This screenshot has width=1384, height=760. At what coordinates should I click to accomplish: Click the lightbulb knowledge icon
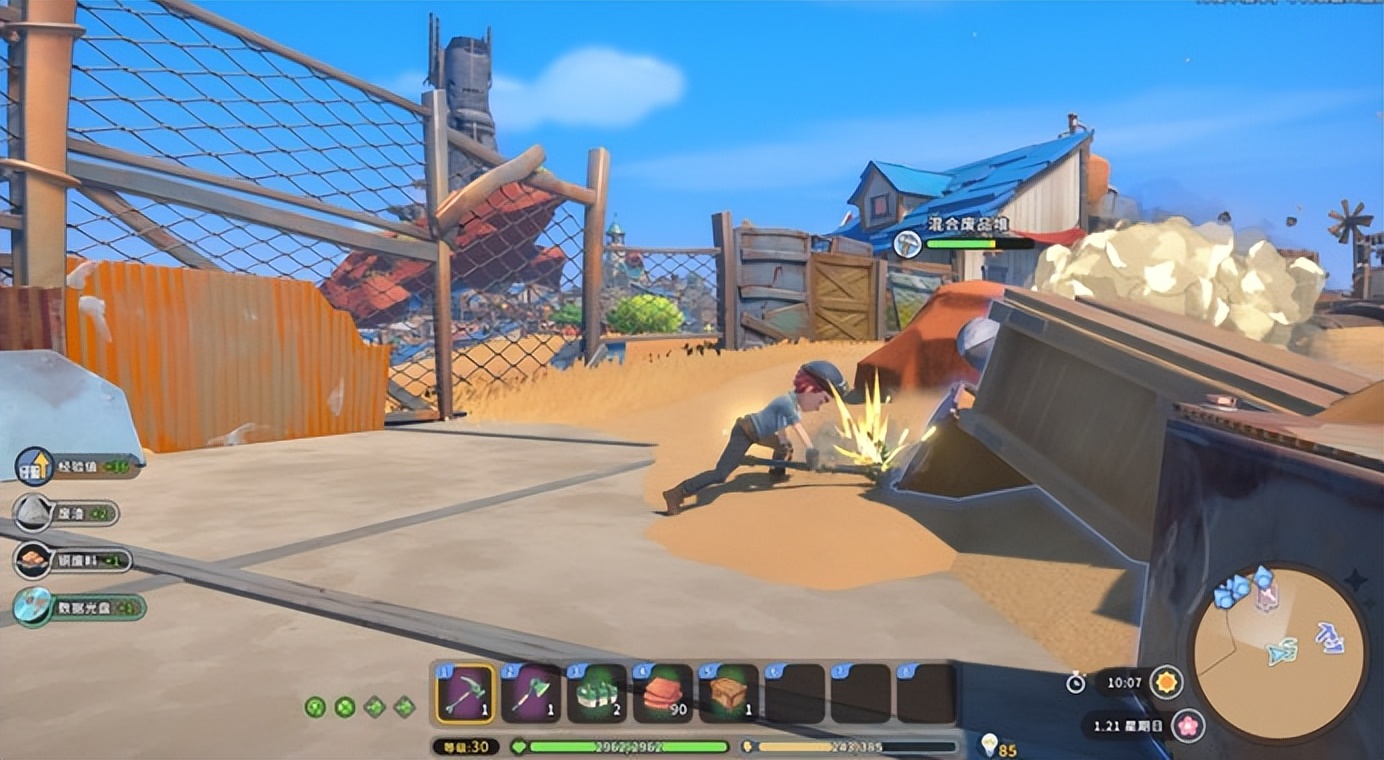pos(989,743)
